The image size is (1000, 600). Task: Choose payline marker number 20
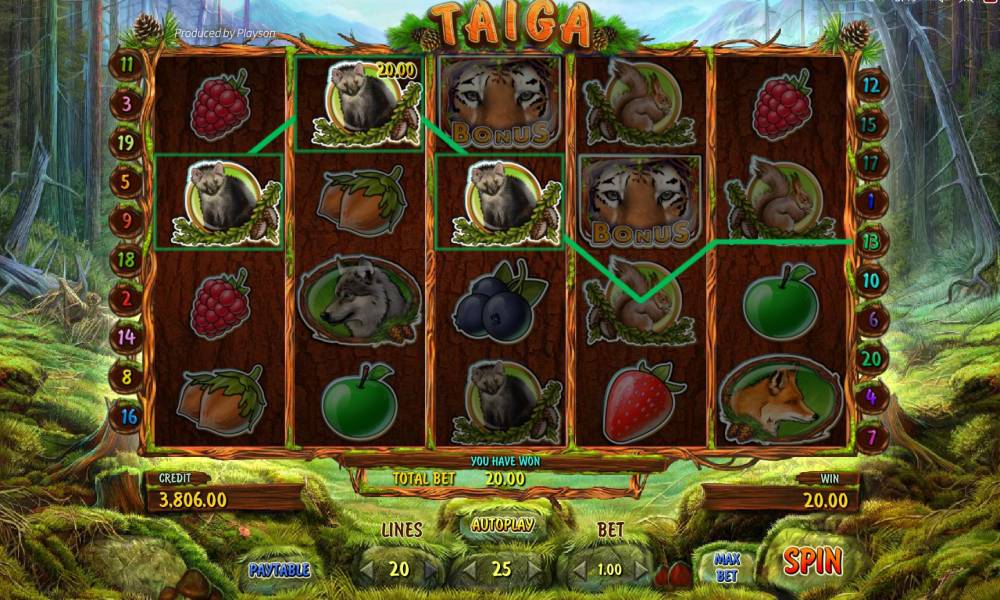[871, 358]
